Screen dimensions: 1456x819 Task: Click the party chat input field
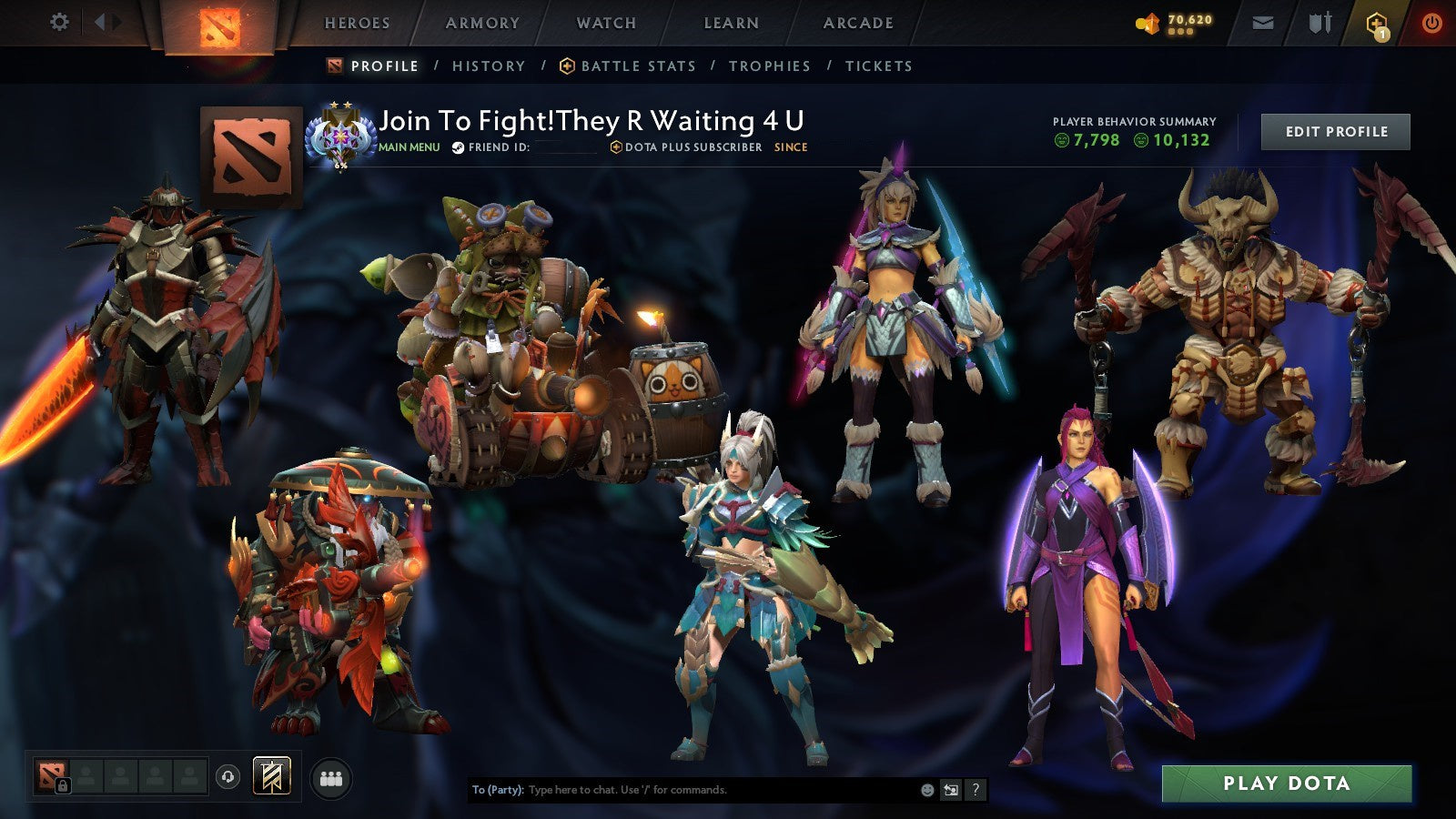click(x=682, y=790)
